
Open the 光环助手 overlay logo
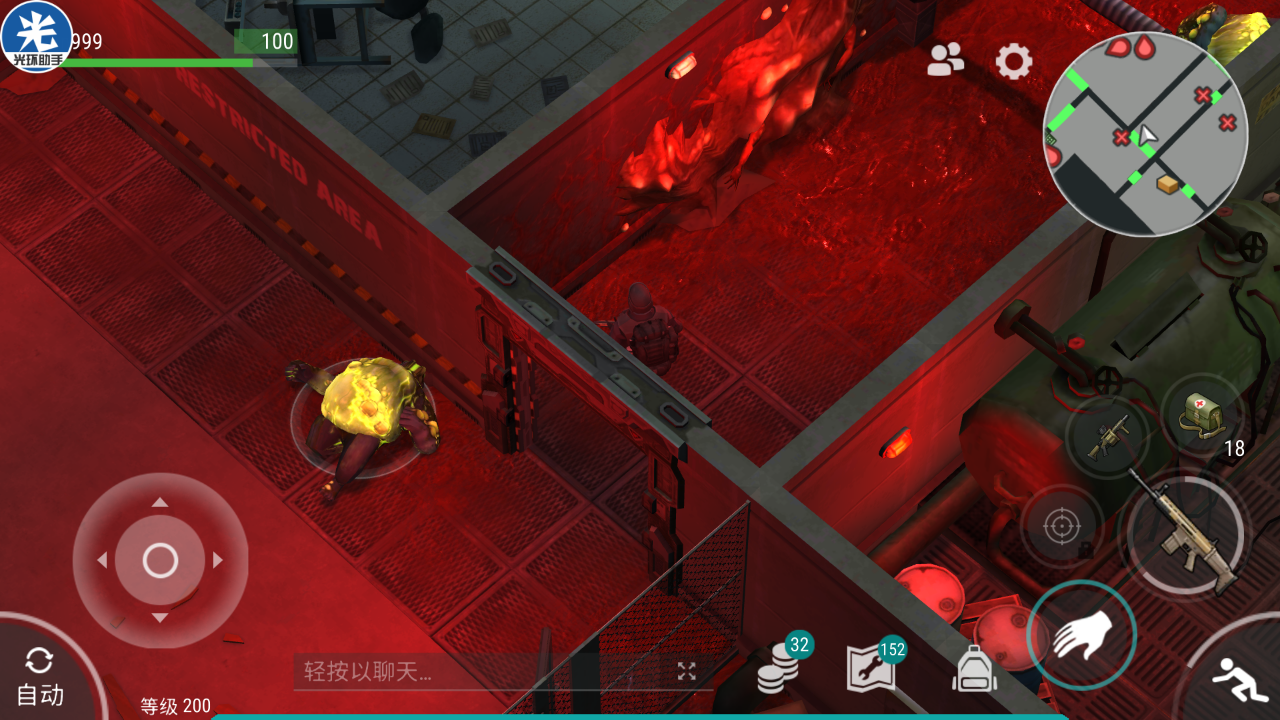coord(37,37)
